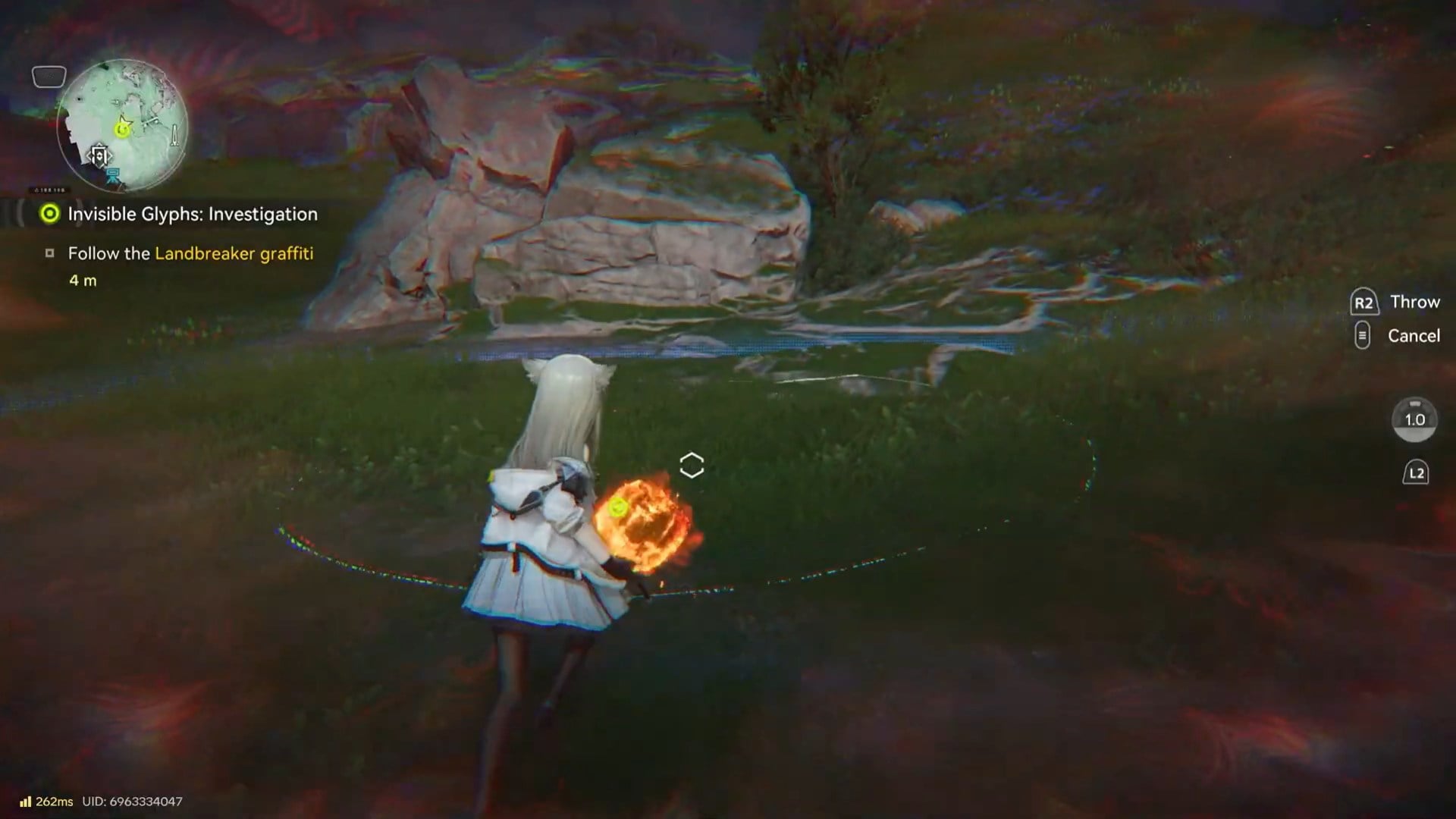Click the compass needle on the minimap edge
The image size is (1456, 819).
tap(174, 134)
